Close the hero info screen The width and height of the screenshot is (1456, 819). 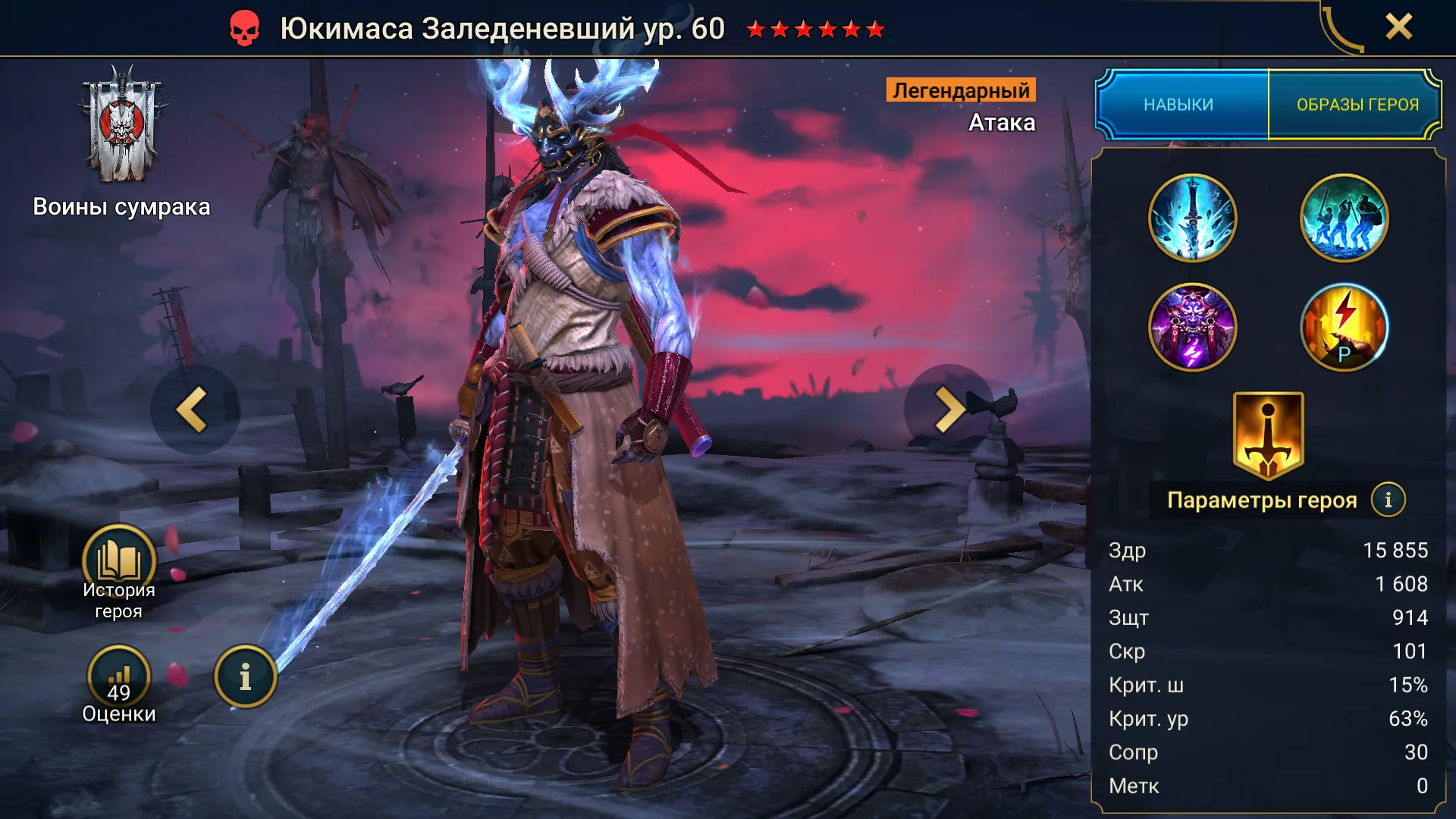click(1398, 27)
